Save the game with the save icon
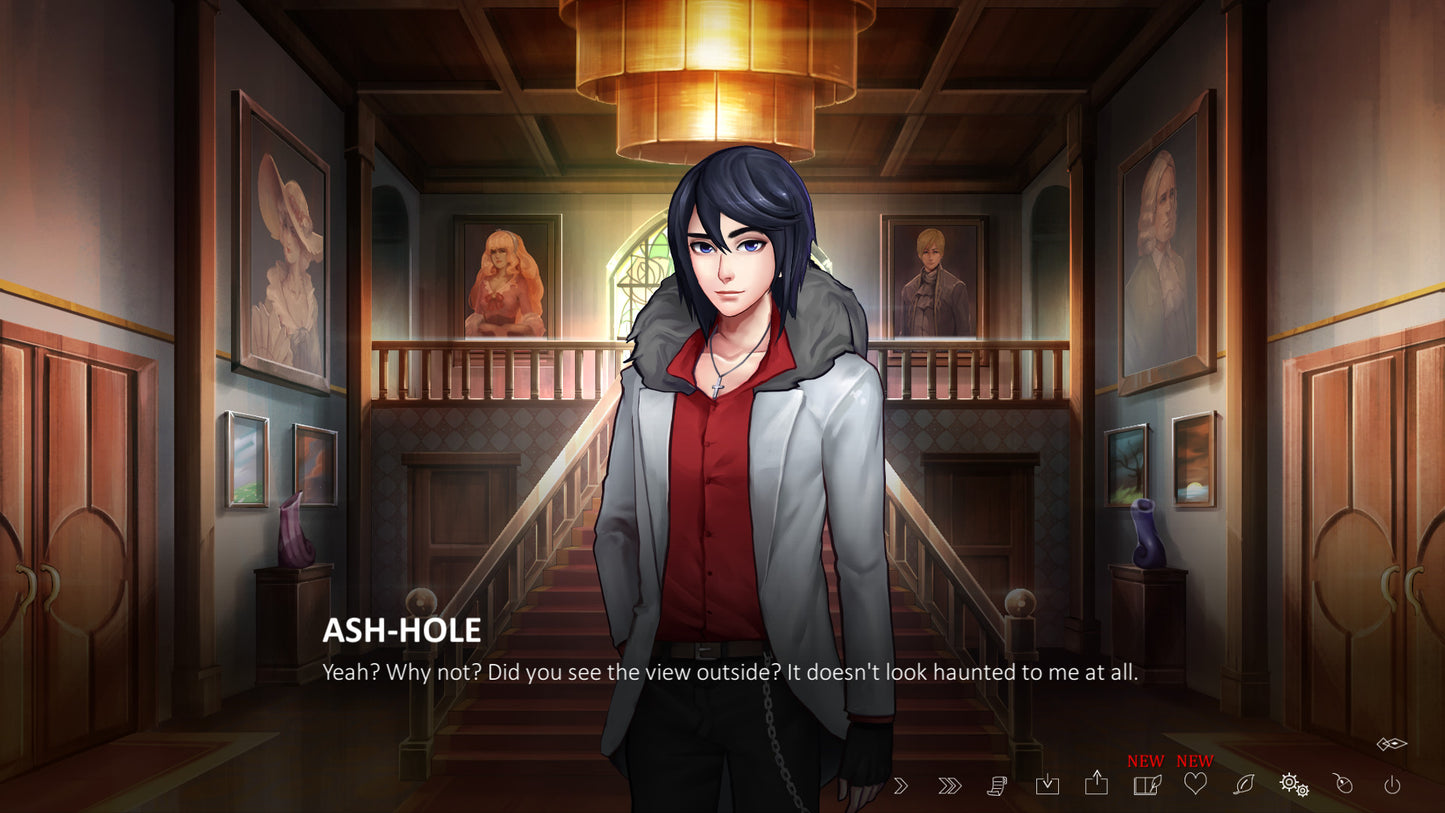The width and height of the screenshot is (1445, 813). tap(1047, 786)
